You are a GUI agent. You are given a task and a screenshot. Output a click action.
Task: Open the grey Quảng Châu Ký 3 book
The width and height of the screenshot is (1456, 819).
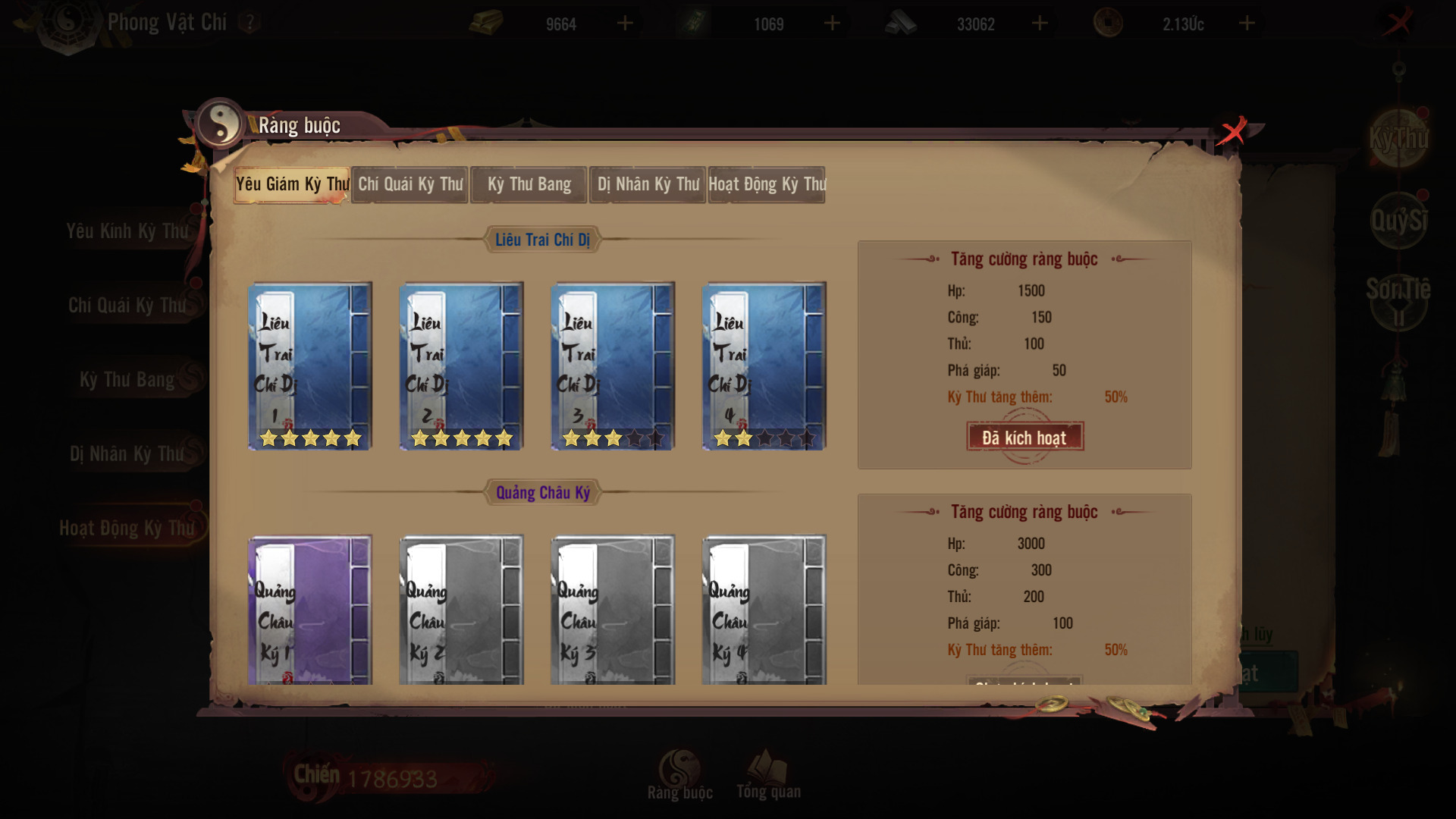(613, 610)
